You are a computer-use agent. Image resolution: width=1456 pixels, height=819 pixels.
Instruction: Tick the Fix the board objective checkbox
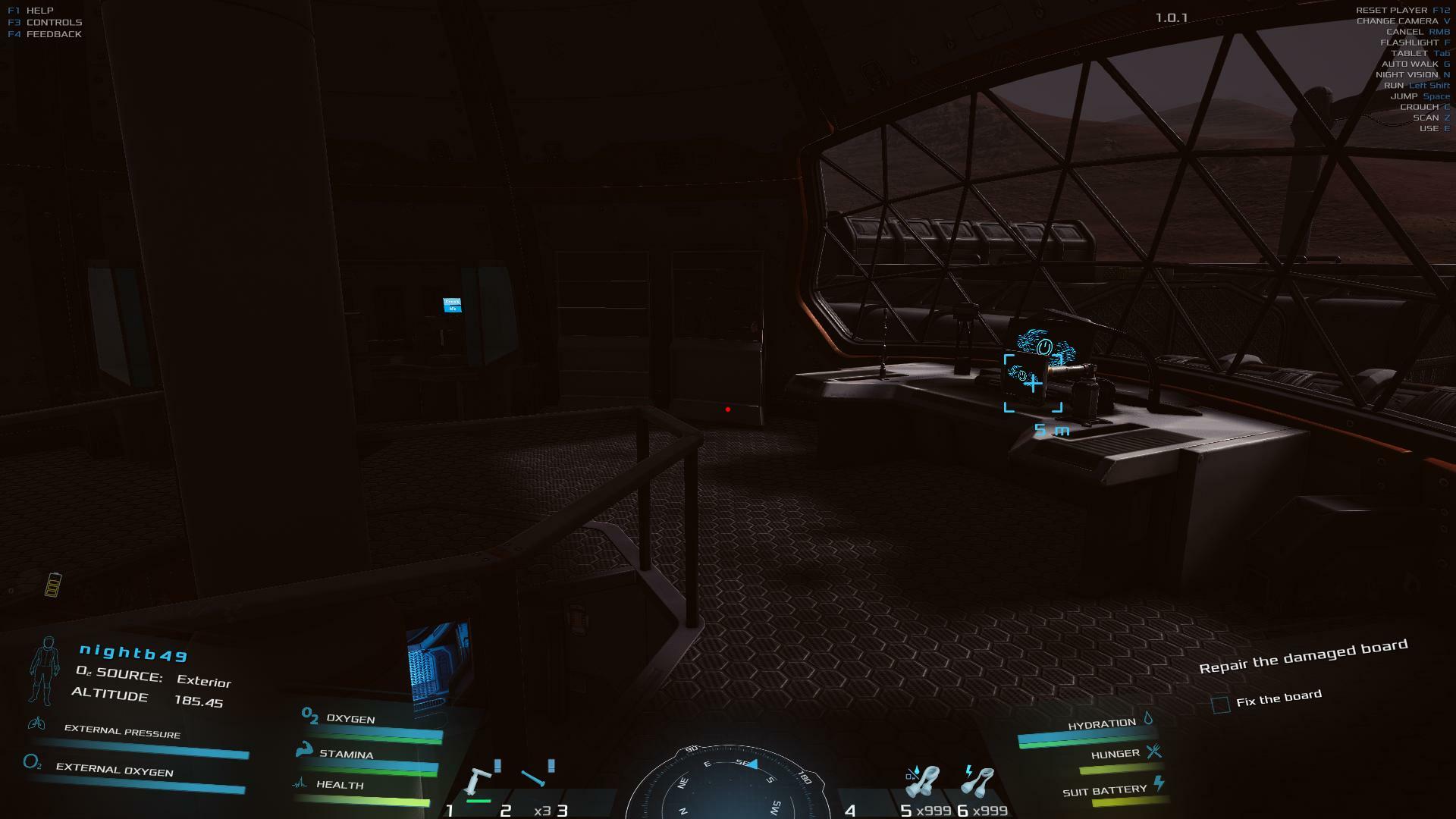click(1220, 704)
